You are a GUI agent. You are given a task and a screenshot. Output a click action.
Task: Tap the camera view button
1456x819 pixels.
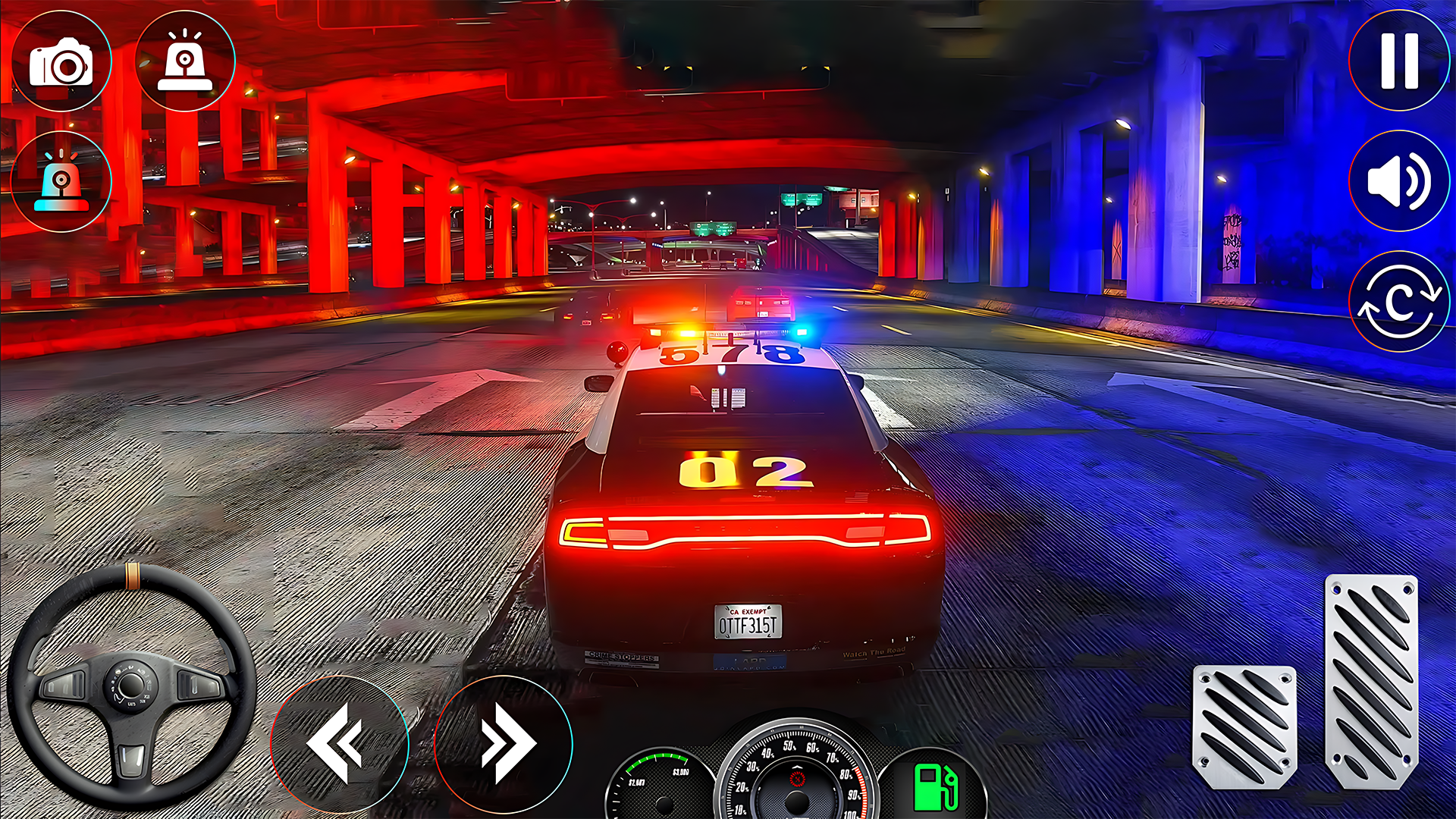(61, 62)
